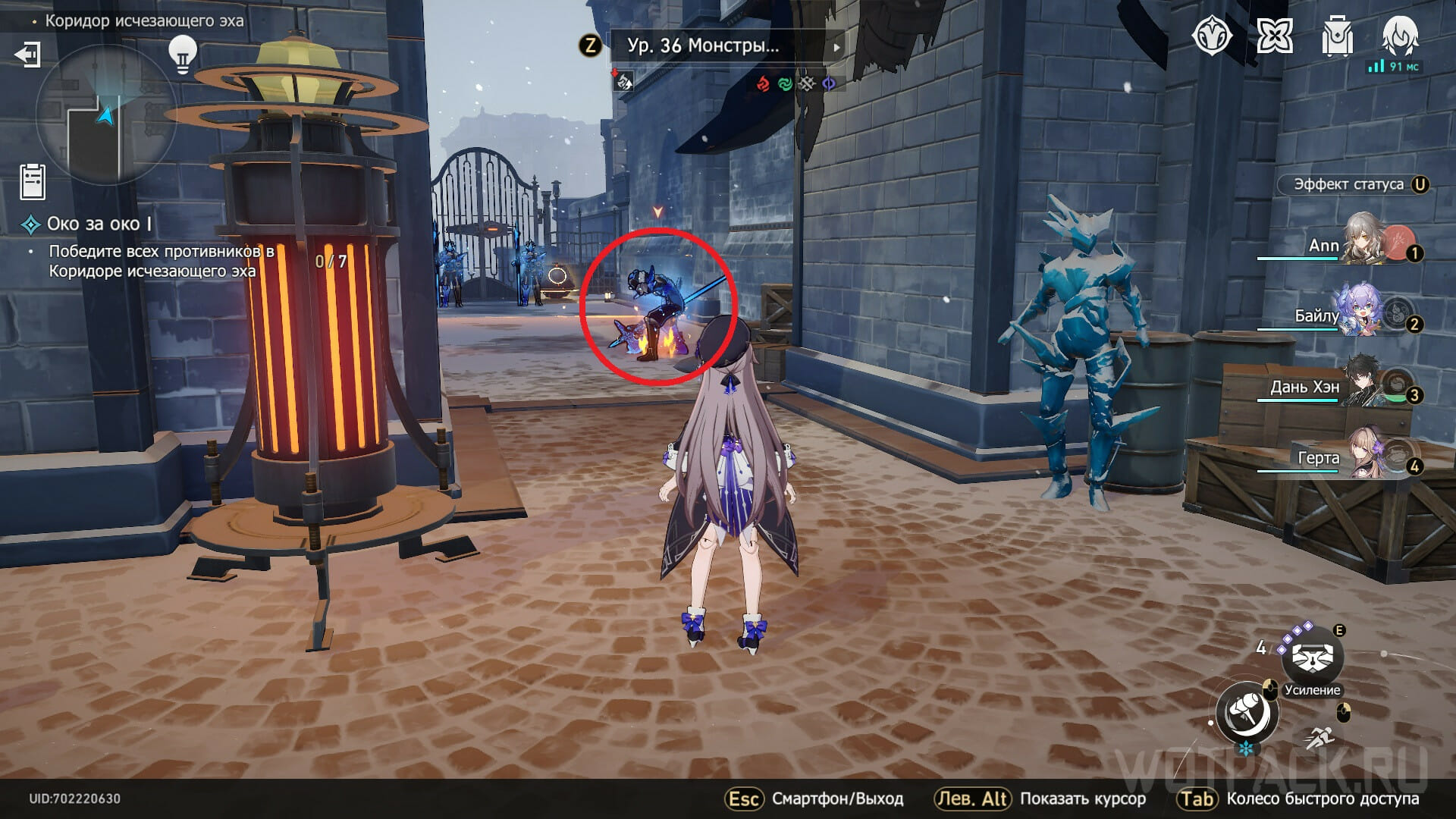Image resolution: width=1456 pixels, height=819 pixels.
Task: Activate the Усиление technique skill
Action: 1313,657
